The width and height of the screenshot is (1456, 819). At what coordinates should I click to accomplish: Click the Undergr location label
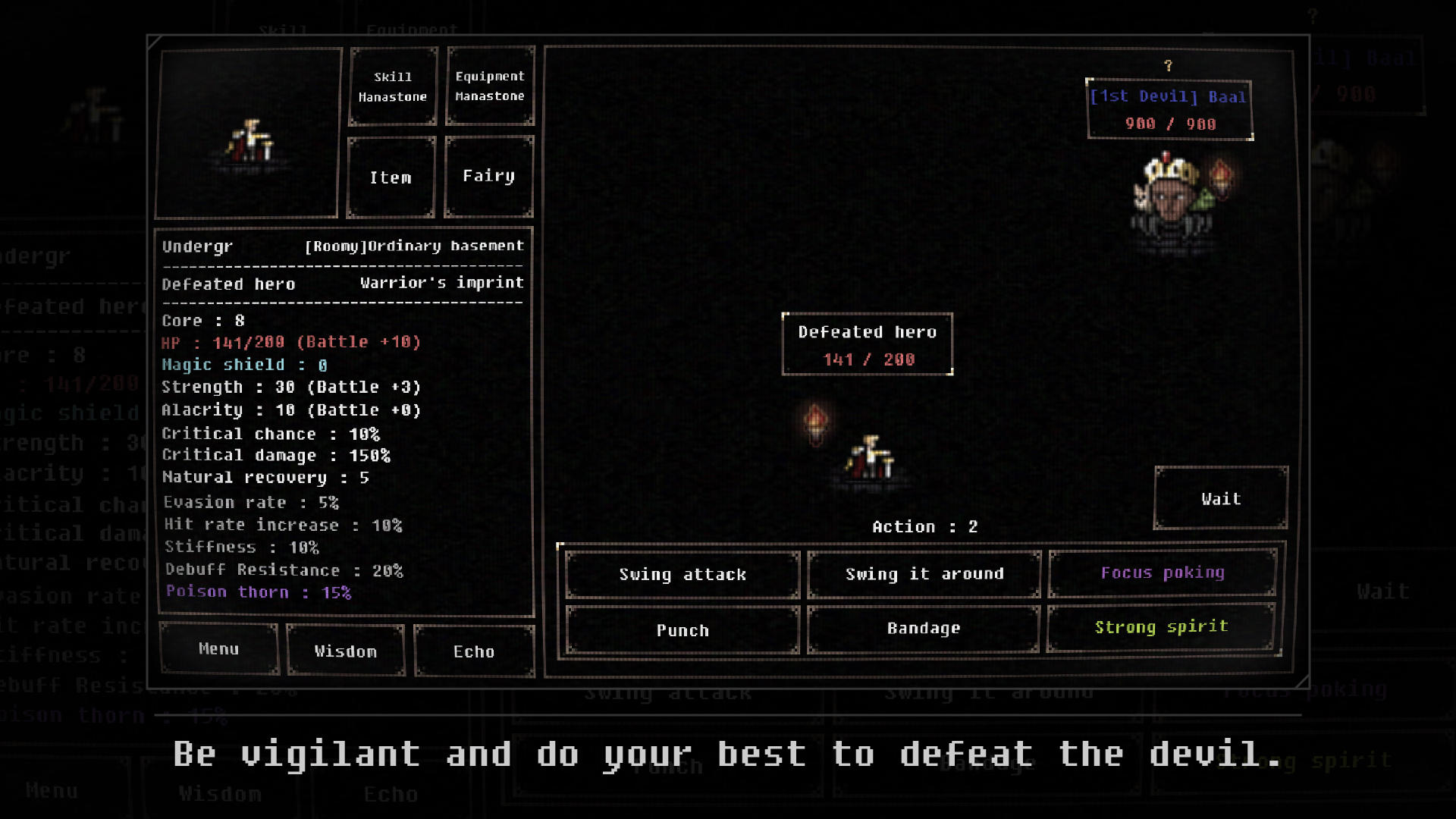click(x=197, y=246)
